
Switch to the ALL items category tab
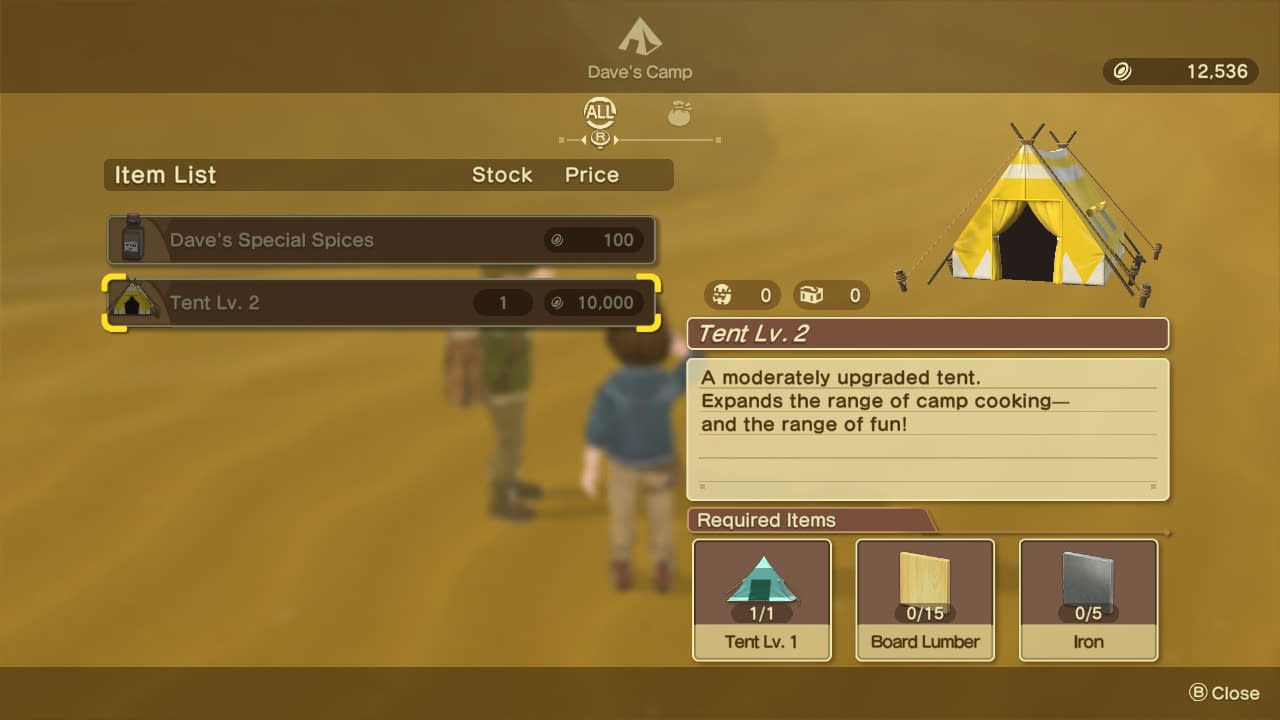[x=600, y=112]
